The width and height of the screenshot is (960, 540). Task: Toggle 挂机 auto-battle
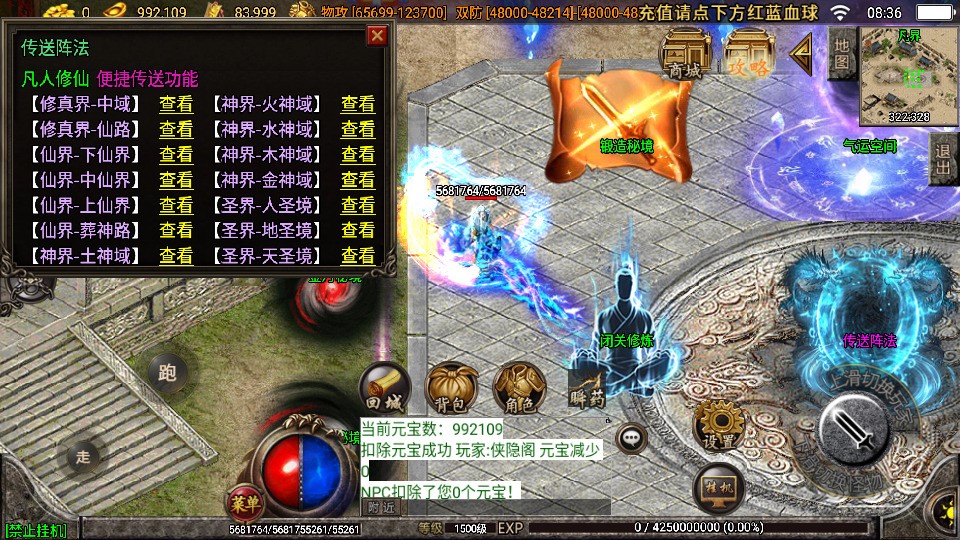(719, 489)
